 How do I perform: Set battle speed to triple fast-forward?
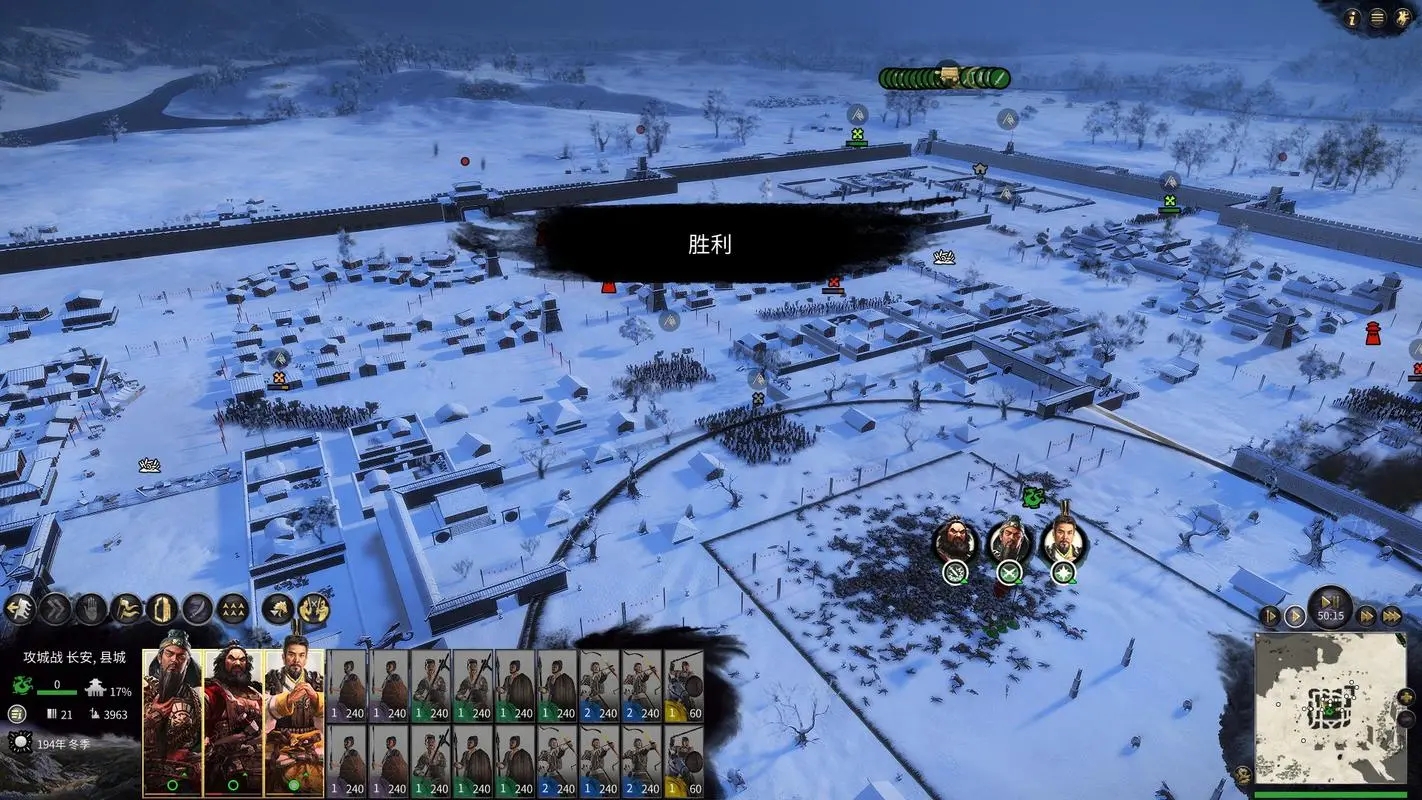tap(1392, 616)
